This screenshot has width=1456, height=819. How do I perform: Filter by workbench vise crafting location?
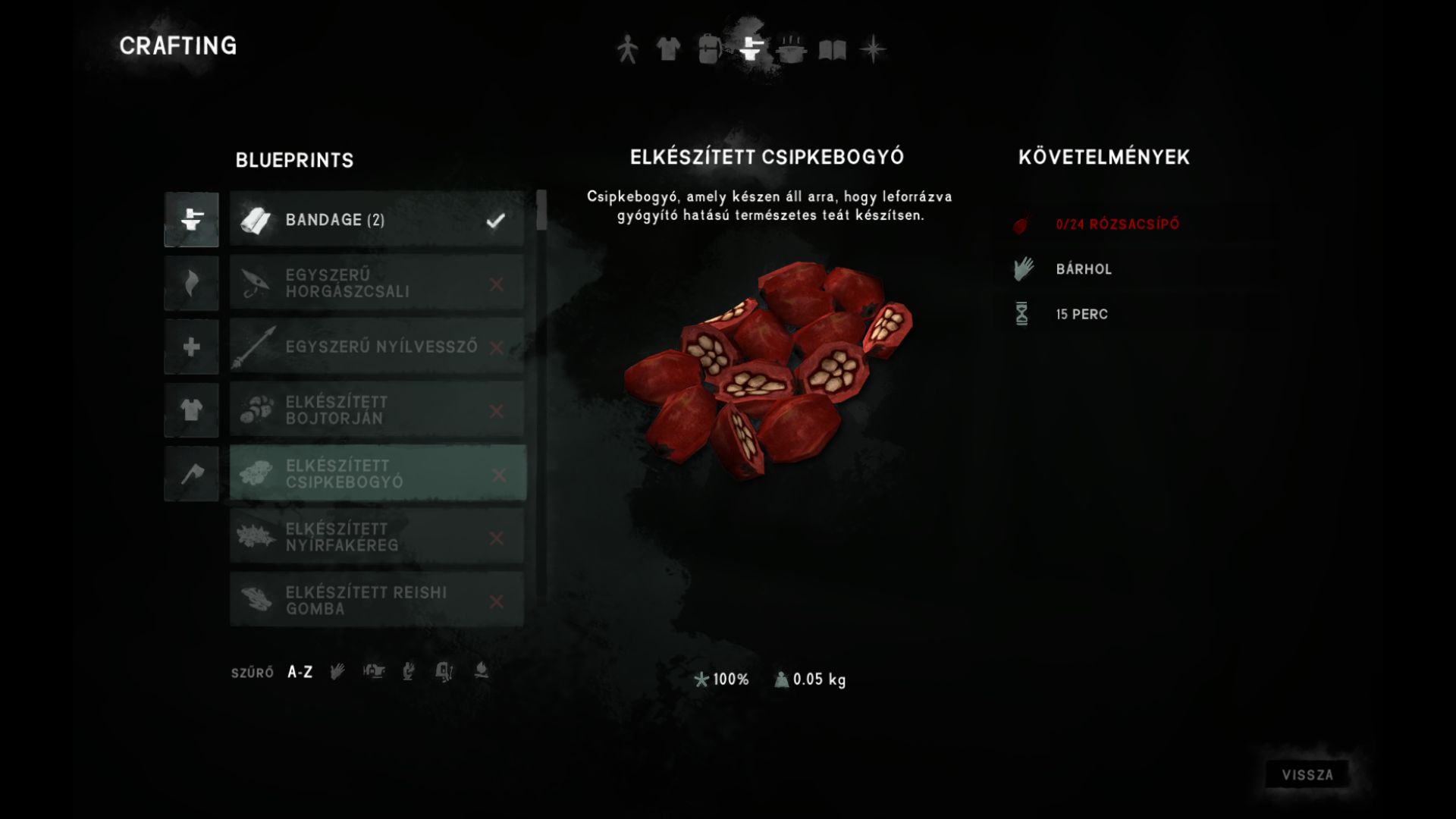click(374, 671)
